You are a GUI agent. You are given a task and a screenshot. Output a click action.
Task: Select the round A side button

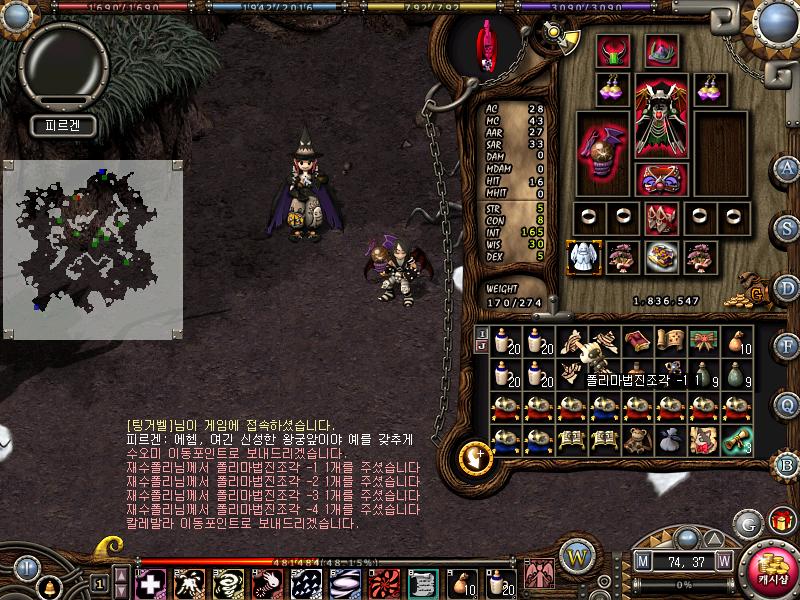787,168
